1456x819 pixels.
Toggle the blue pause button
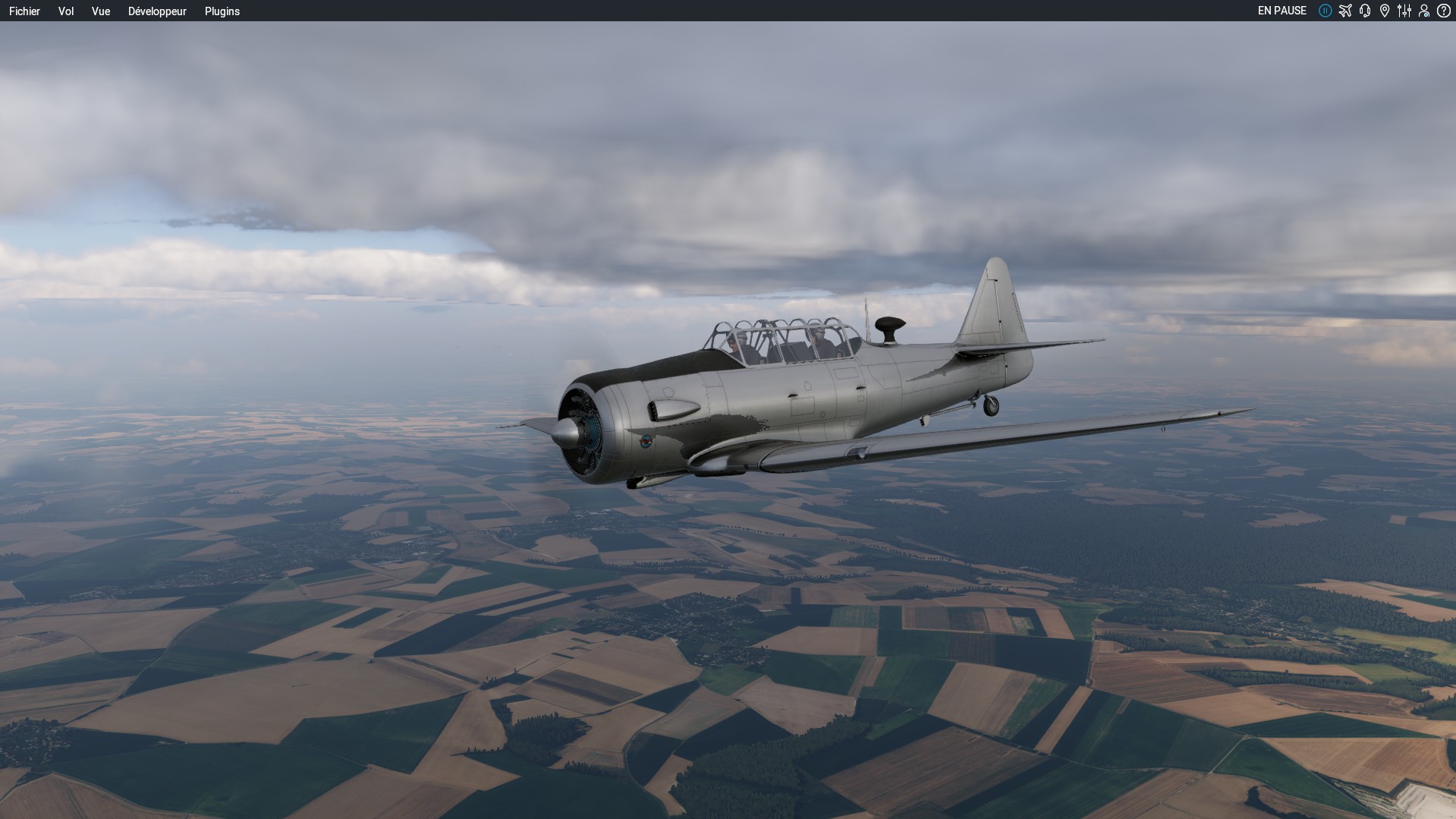click(x=1325, y=11)
